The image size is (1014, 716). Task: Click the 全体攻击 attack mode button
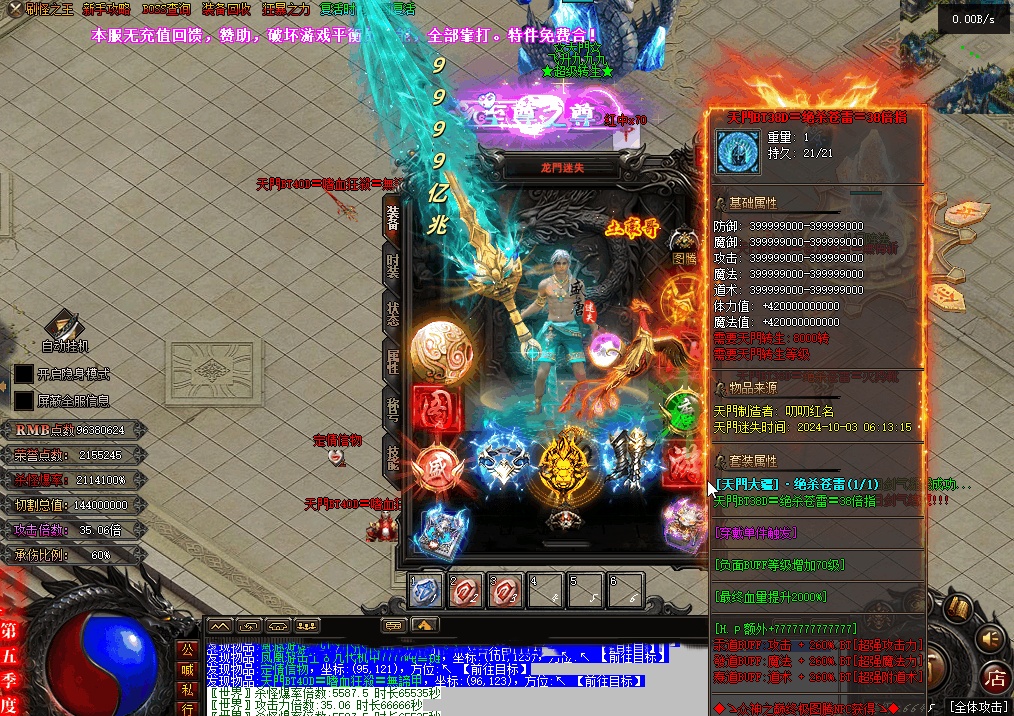click(976, 706)
